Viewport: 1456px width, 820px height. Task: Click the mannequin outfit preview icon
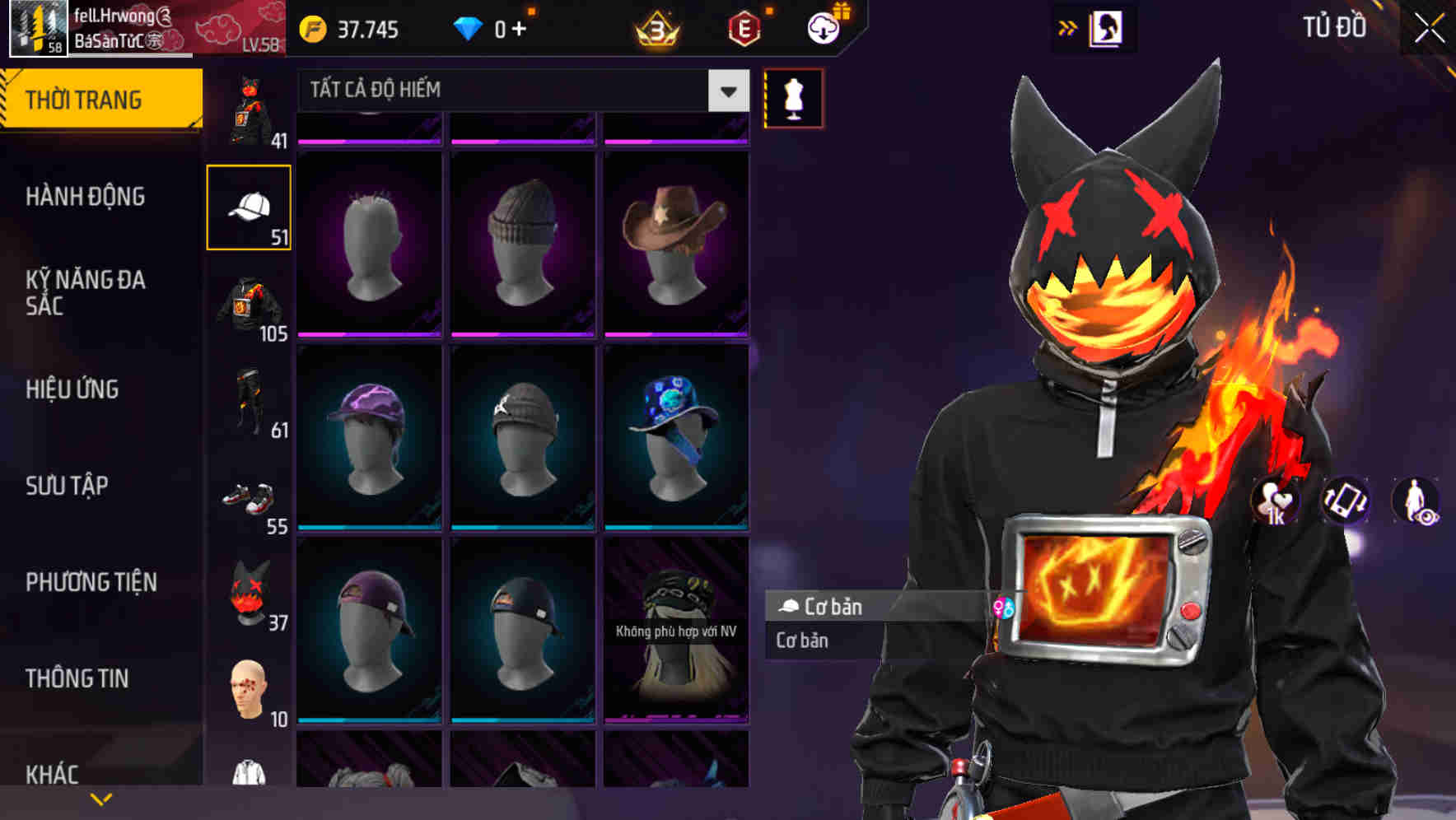point(792,98)
